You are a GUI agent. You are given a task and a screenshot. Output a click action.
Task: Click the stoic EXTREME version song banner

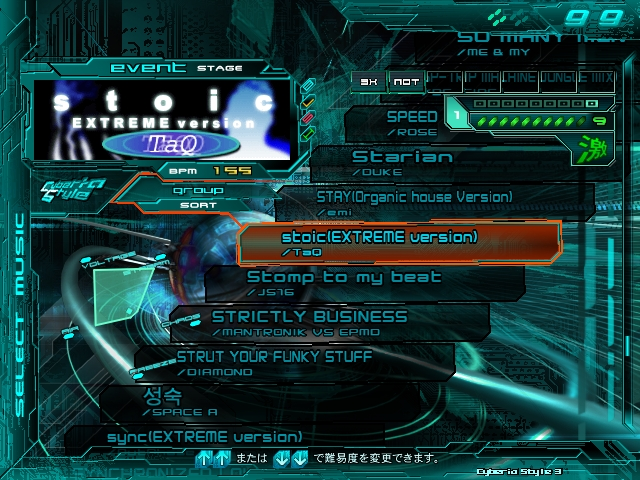162,119
